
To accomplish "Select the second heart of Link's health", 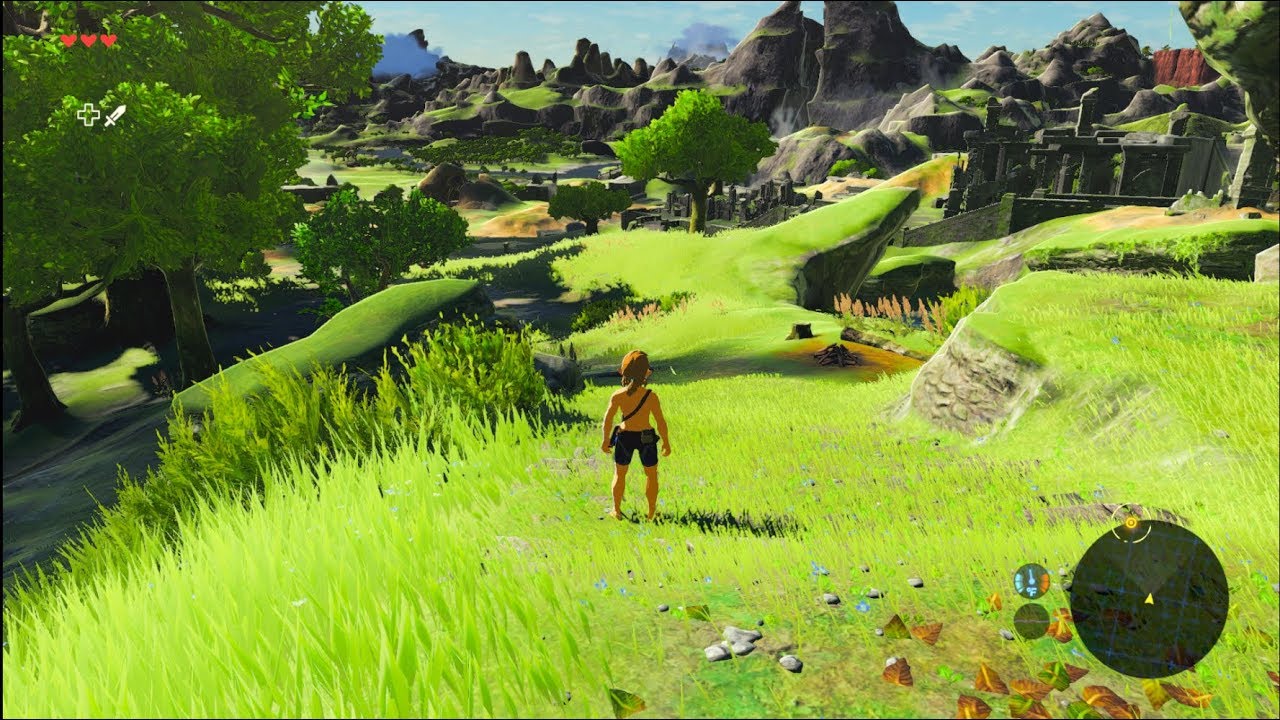I will [89, 40].
